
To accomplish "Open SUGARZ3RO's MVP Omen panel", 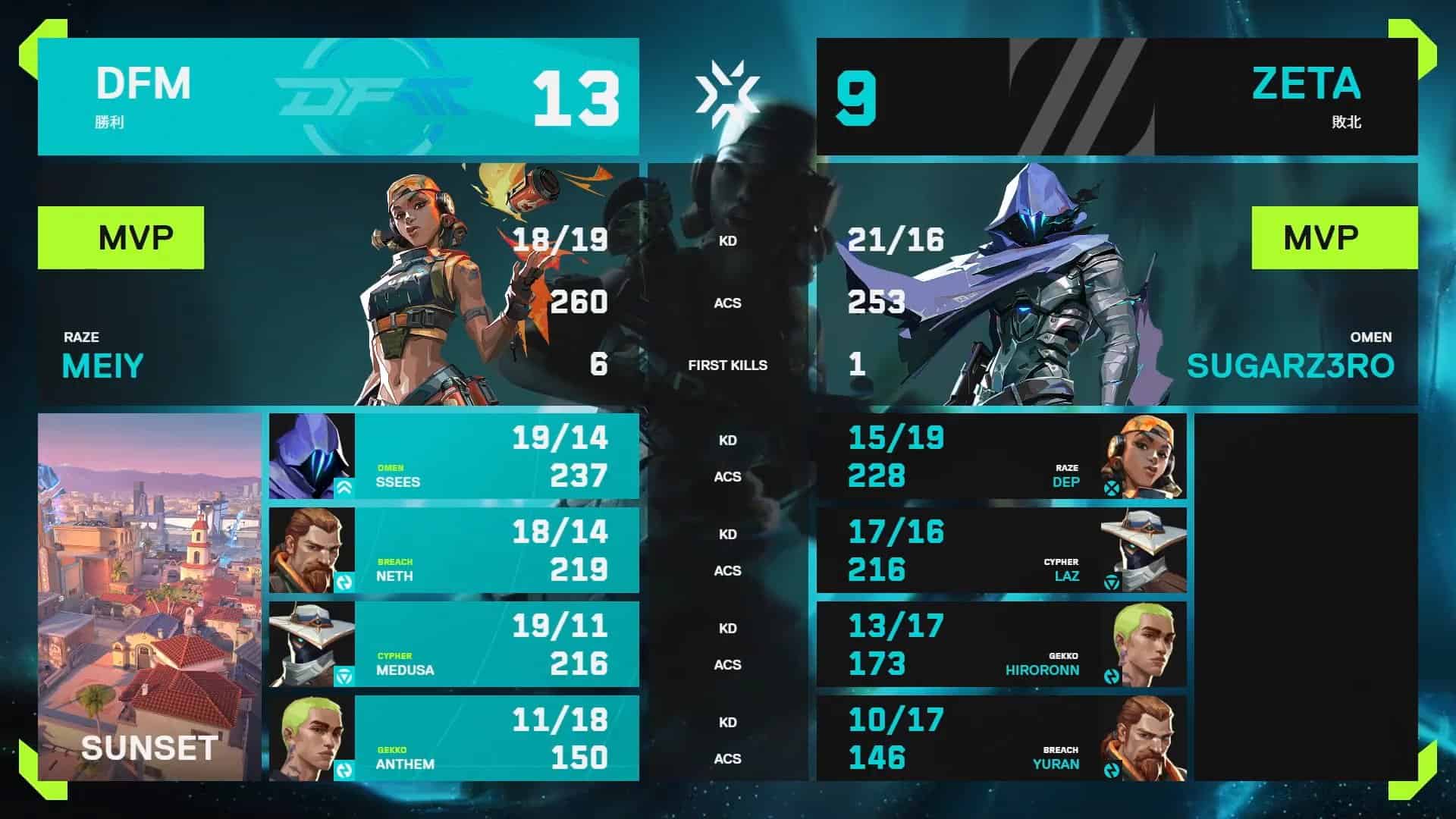I will click(x=1116, y=284).
